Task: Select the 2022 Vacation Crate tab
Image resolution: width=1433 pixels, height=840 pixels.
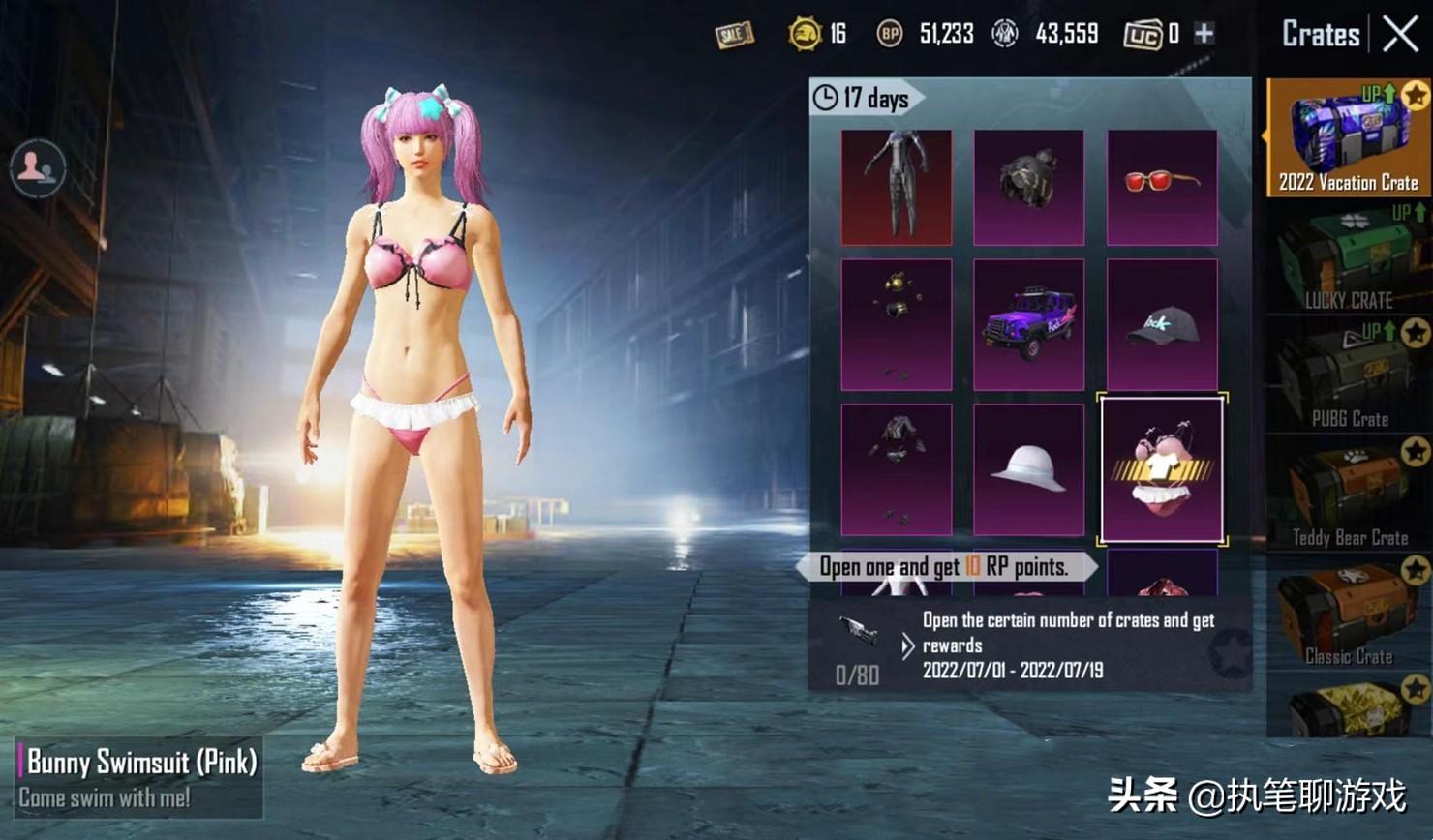Action: [1348, 136]
